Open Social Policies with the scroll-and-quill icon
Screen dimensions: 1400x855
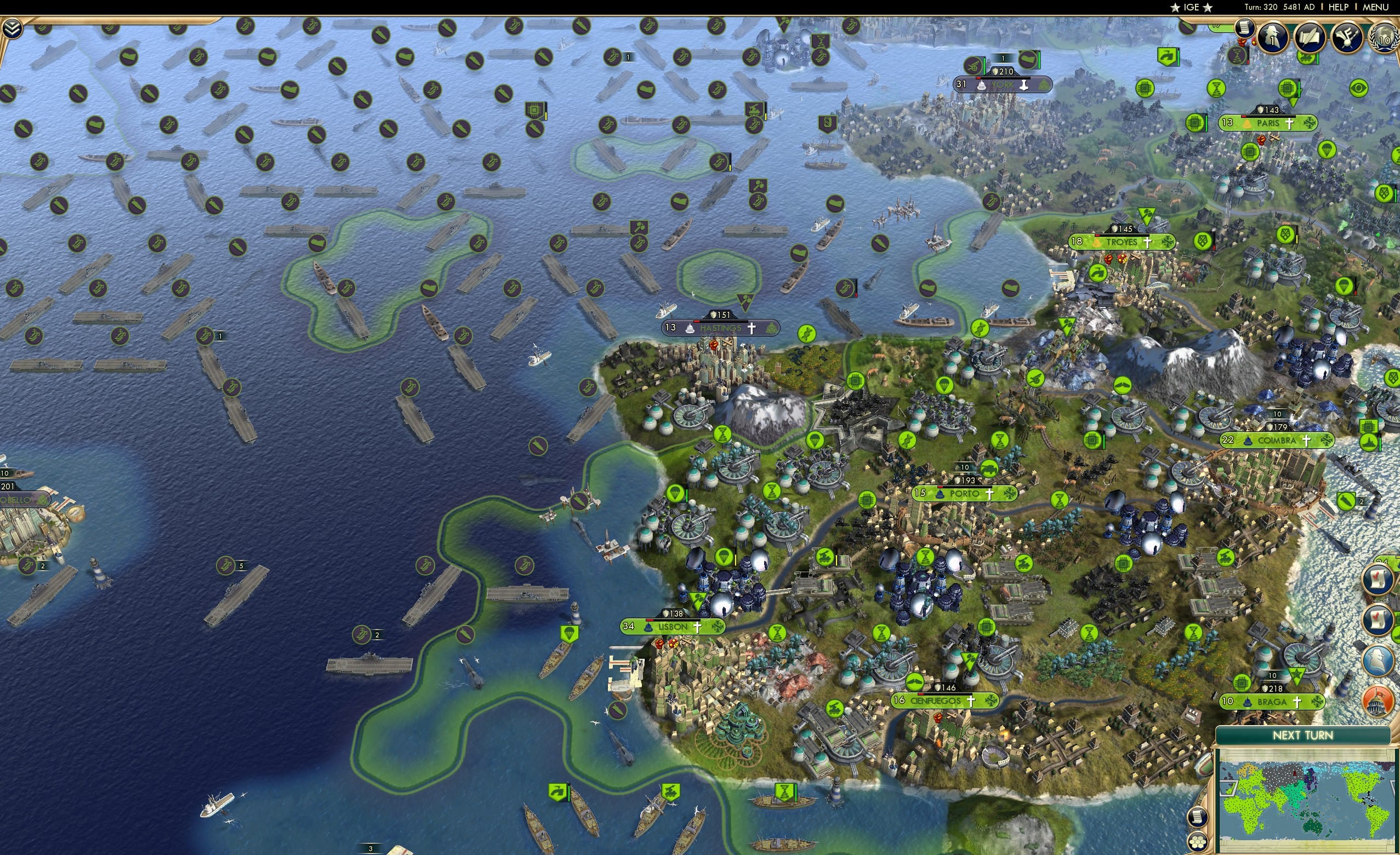click(1310, 37)
